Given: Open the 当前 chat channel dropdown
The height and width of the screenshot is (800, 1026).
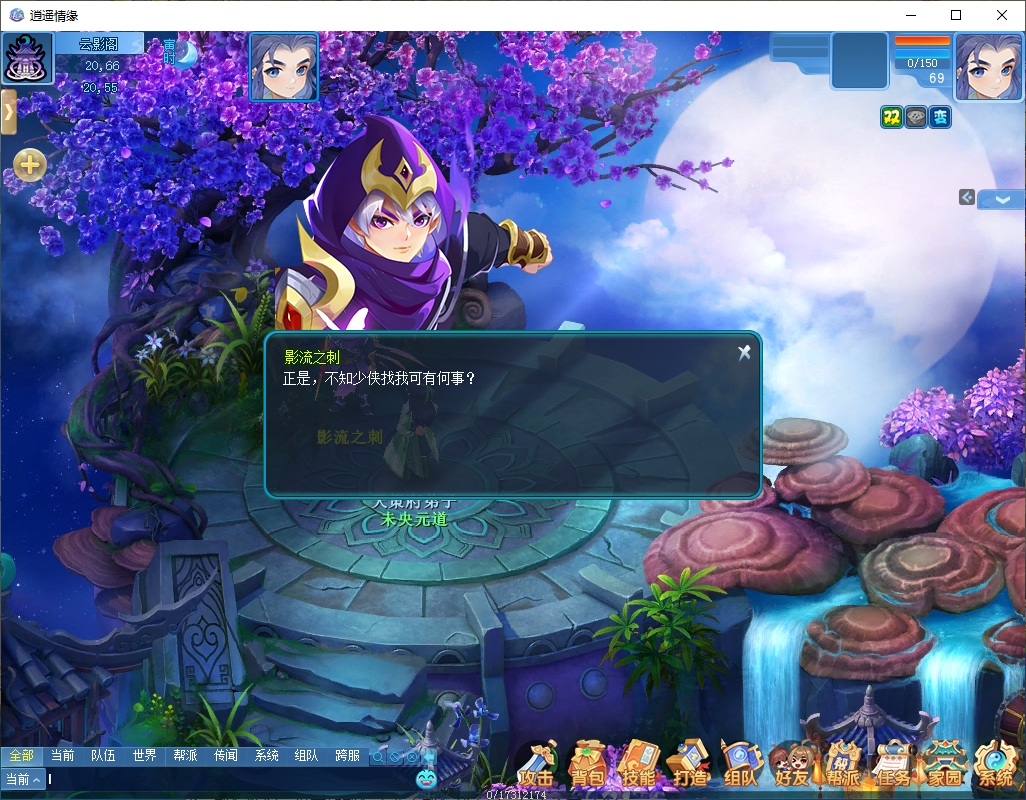Looking at the screenshot, I should [x=23, y=779].
